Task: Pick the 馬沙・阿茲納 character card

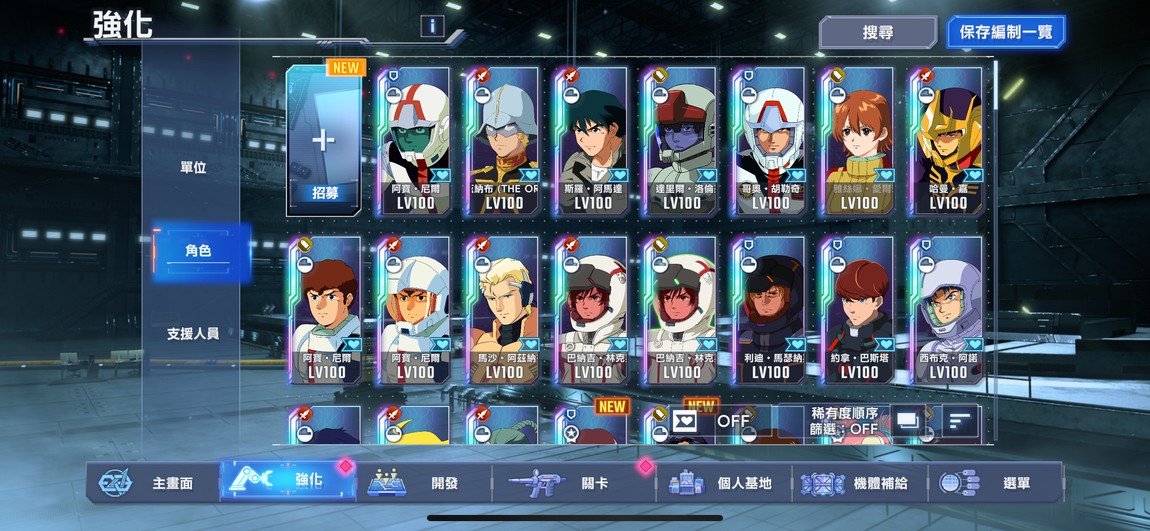Action: (x=503, y=309)
